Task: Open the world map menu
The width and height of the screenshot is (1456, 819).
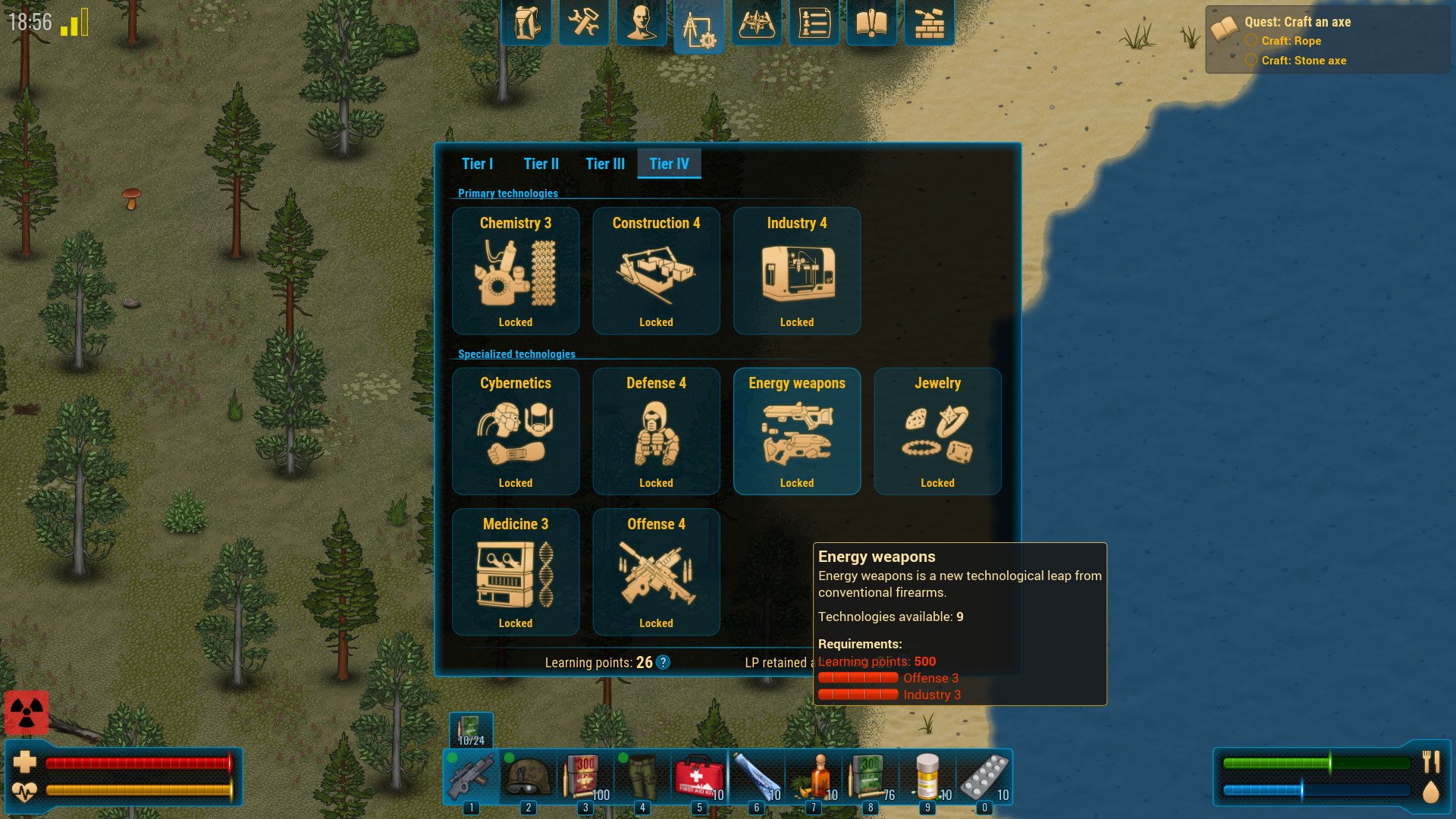Action: [x=756, y=23]
